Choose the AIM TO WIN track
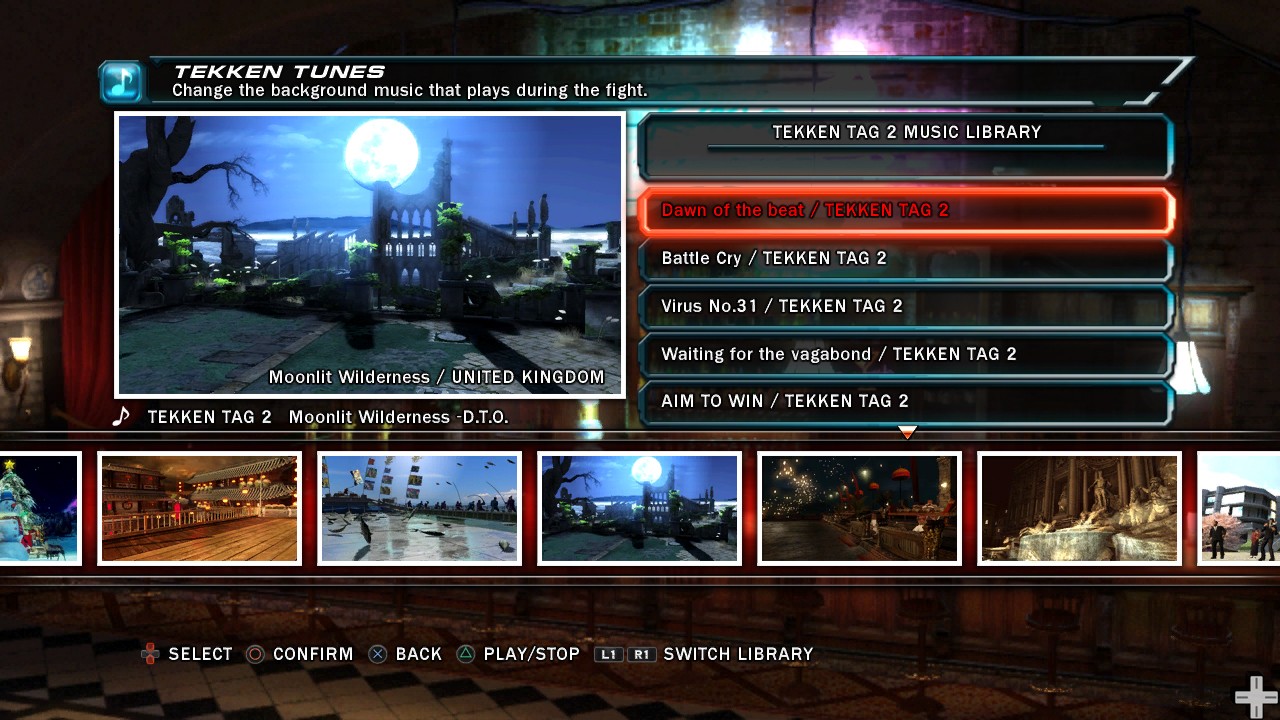Image resolution: width=1280 pixels, height=720 pixels. point(904,401)
